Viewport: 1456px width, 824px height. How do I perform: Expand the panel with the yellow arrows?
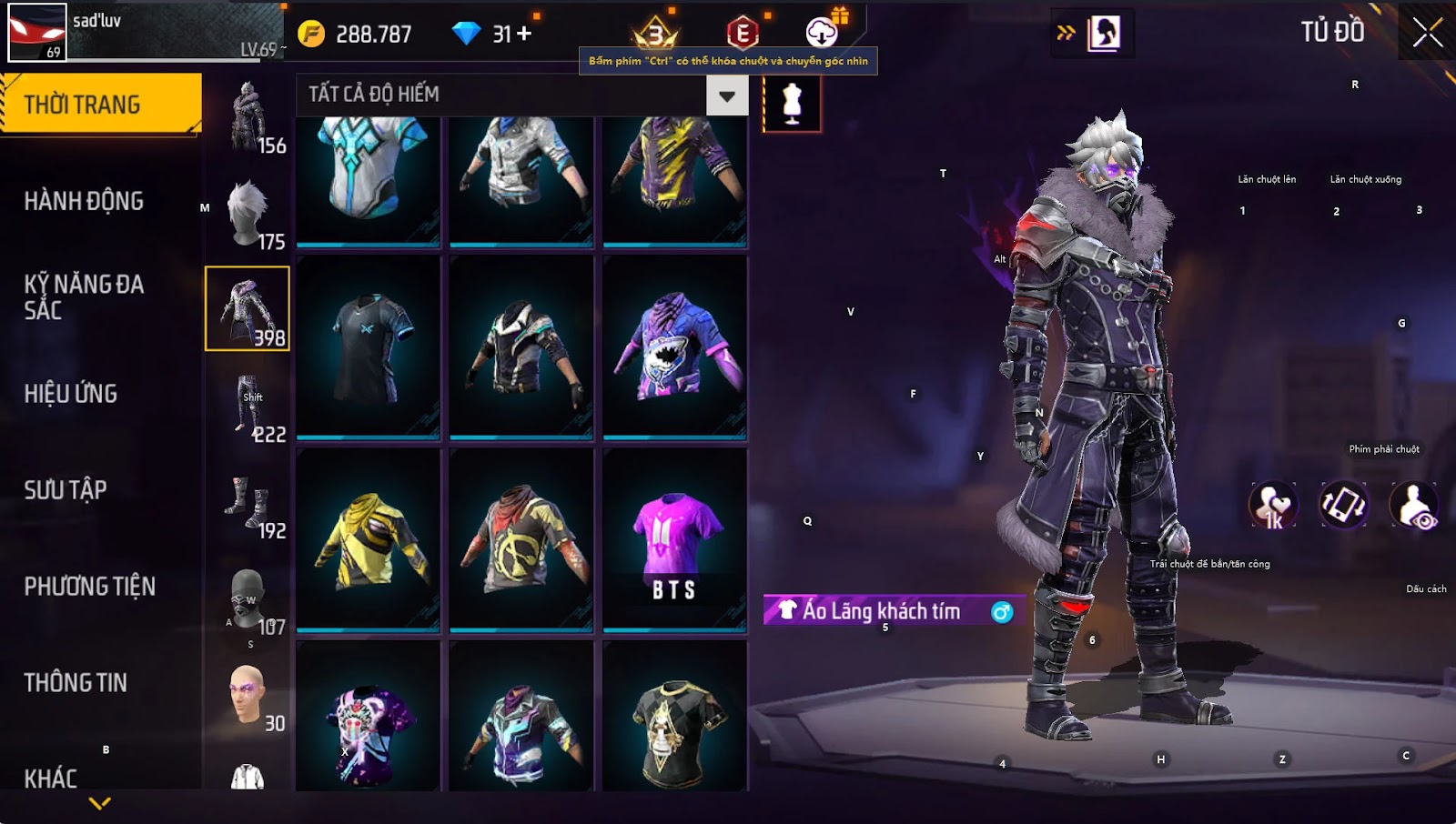tap(1066, 34)
